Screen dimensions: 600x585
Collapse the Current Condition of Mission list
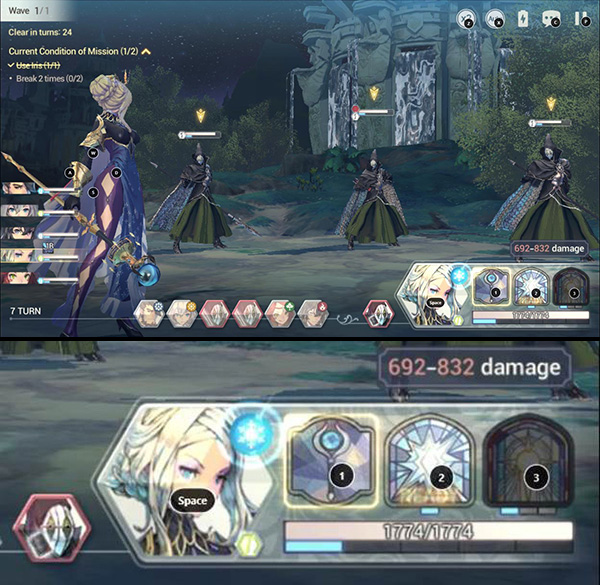pyautogui.click(x=145, y=50)
